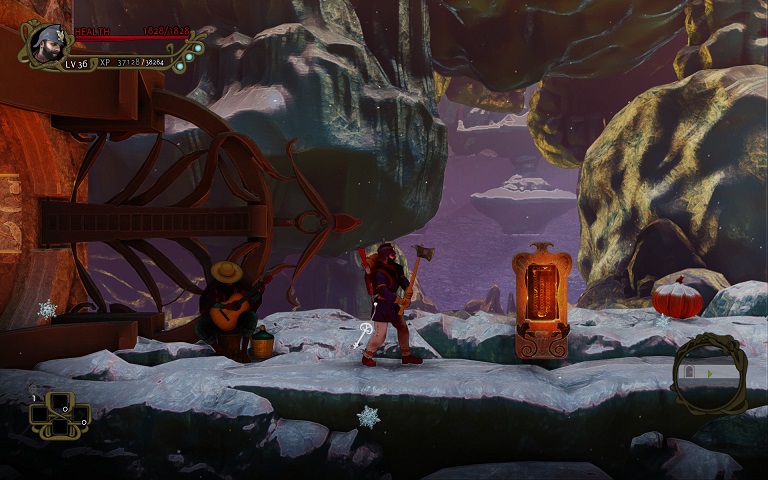This screenshot has width=768, height=480.
Task: Open the circular minimap
Action: click(708, 372)
